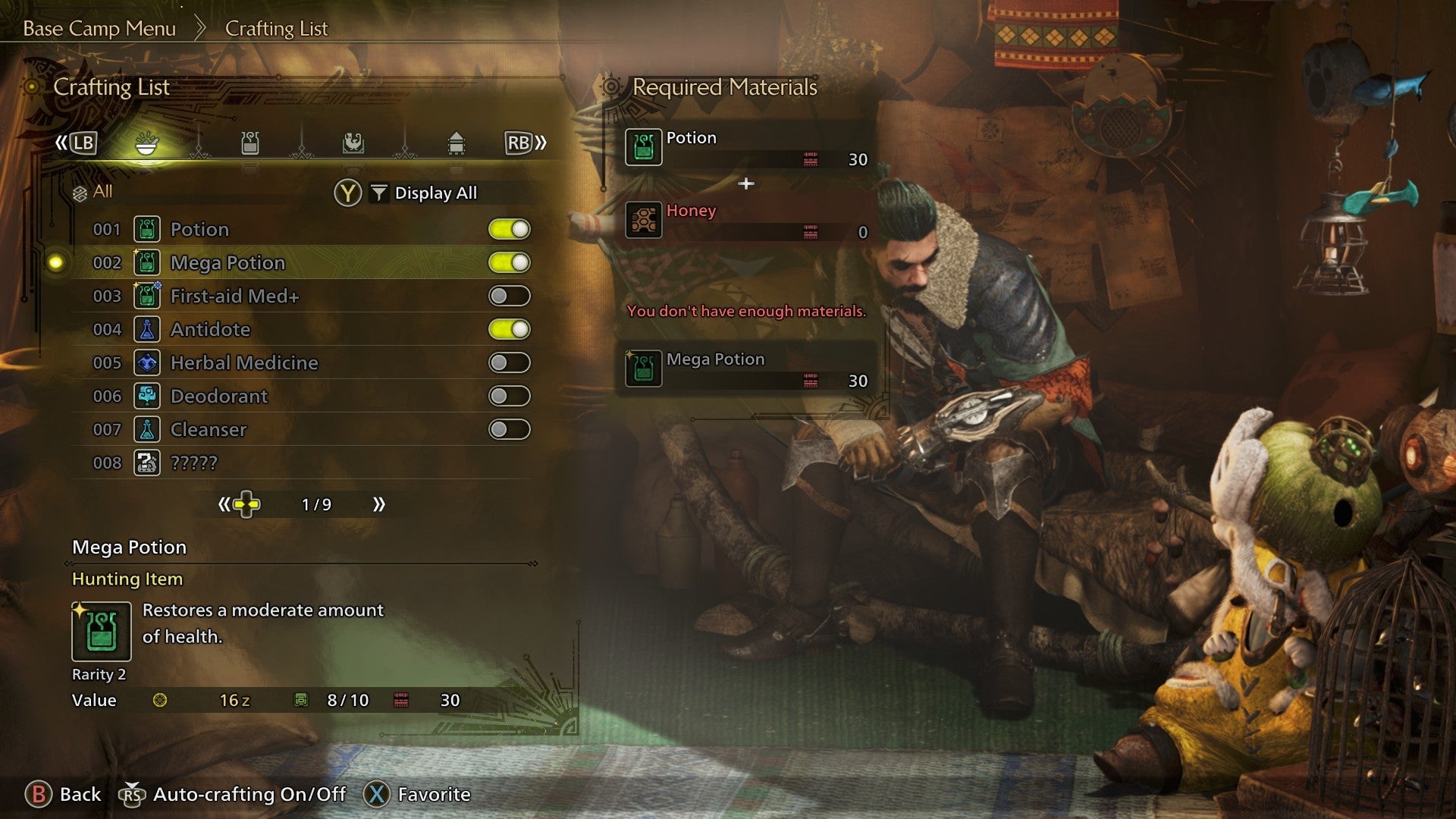
Task: Toggle auto-crafting for Herbal Medicine
Action: [509, 362]
